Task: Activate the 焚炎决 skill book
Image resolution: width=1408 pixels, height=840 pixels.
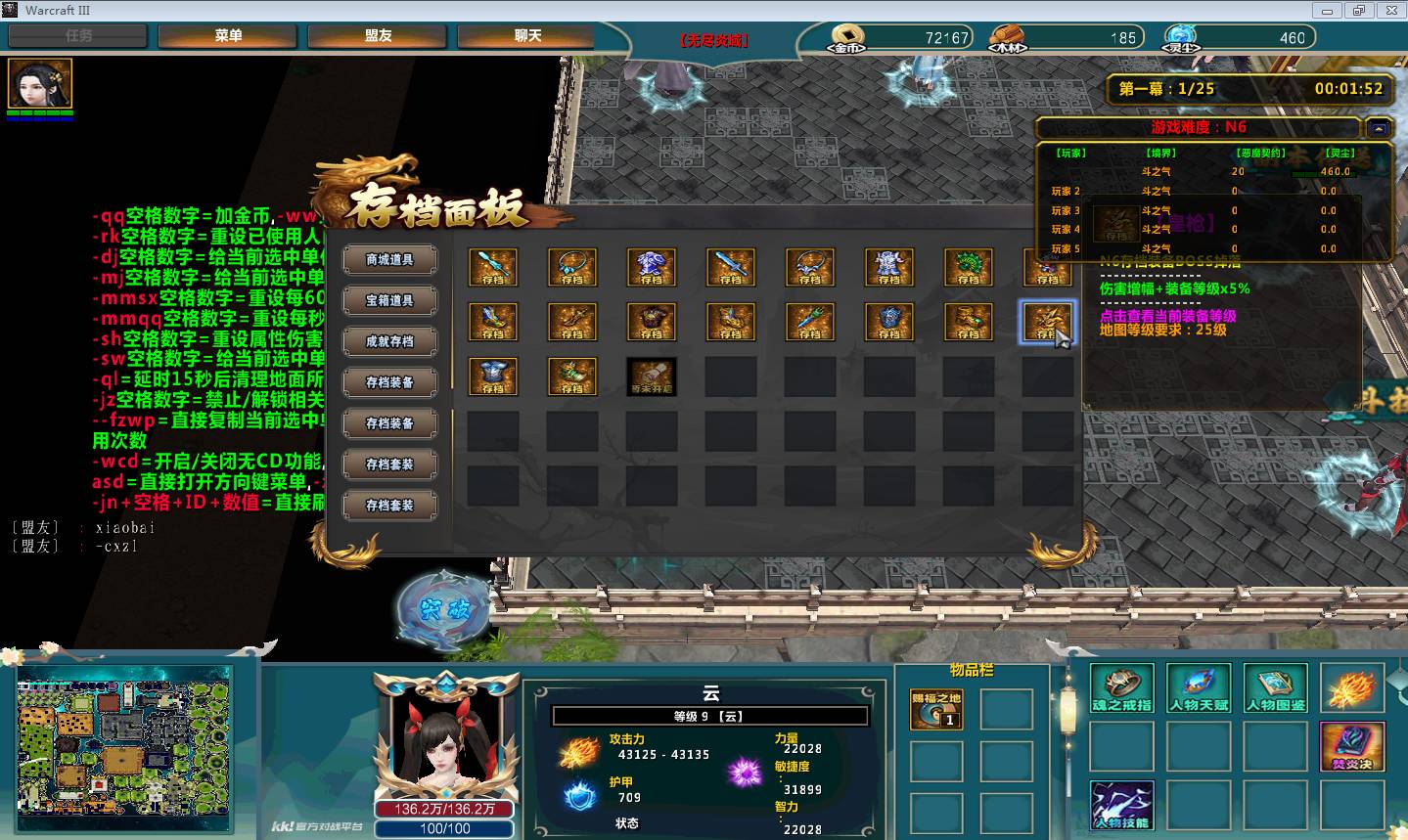Action: click(x=1352, y=747)
